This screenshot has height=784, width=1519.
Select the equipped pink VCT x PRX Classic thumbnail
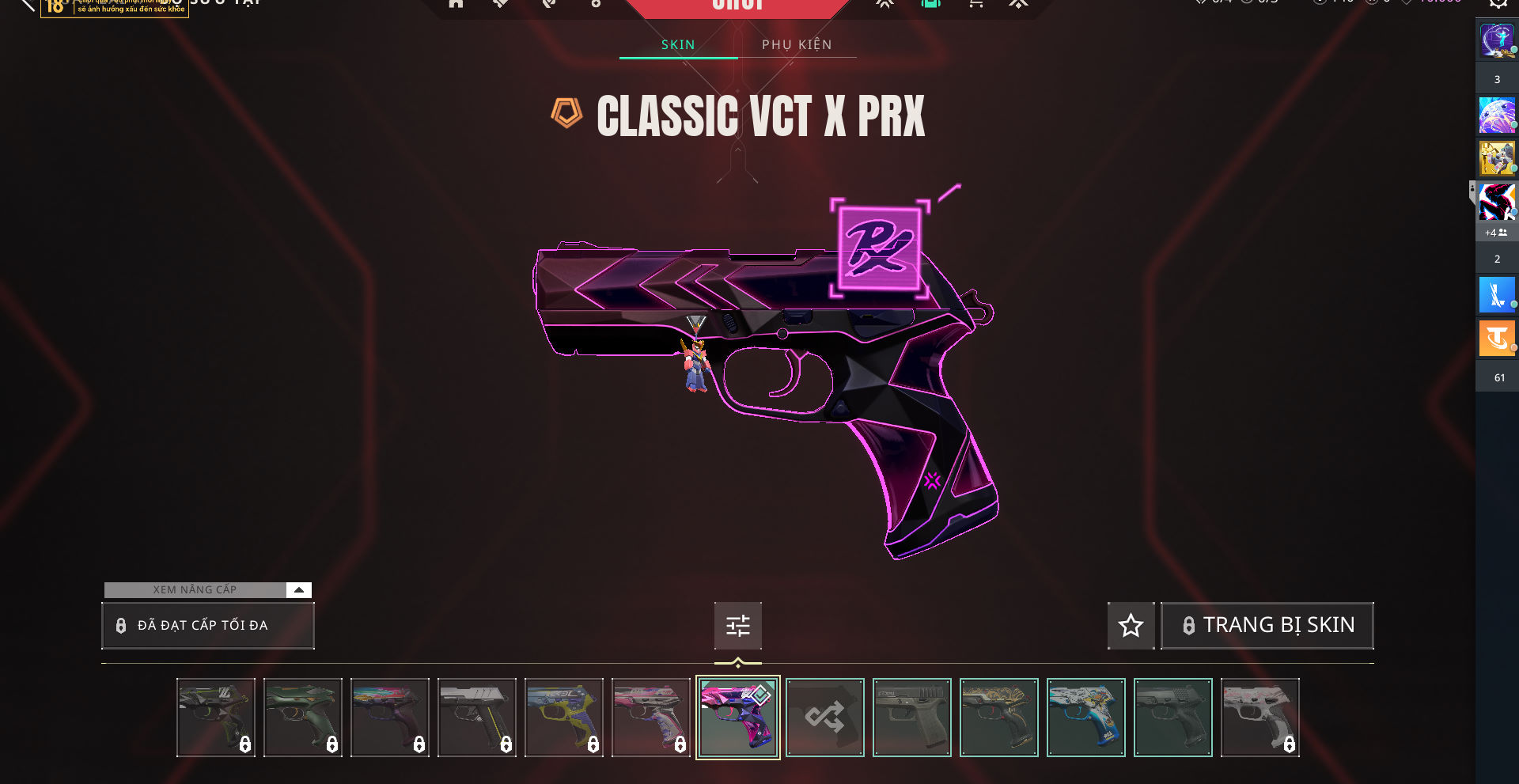pyautogui.click(x=737, y=718)
